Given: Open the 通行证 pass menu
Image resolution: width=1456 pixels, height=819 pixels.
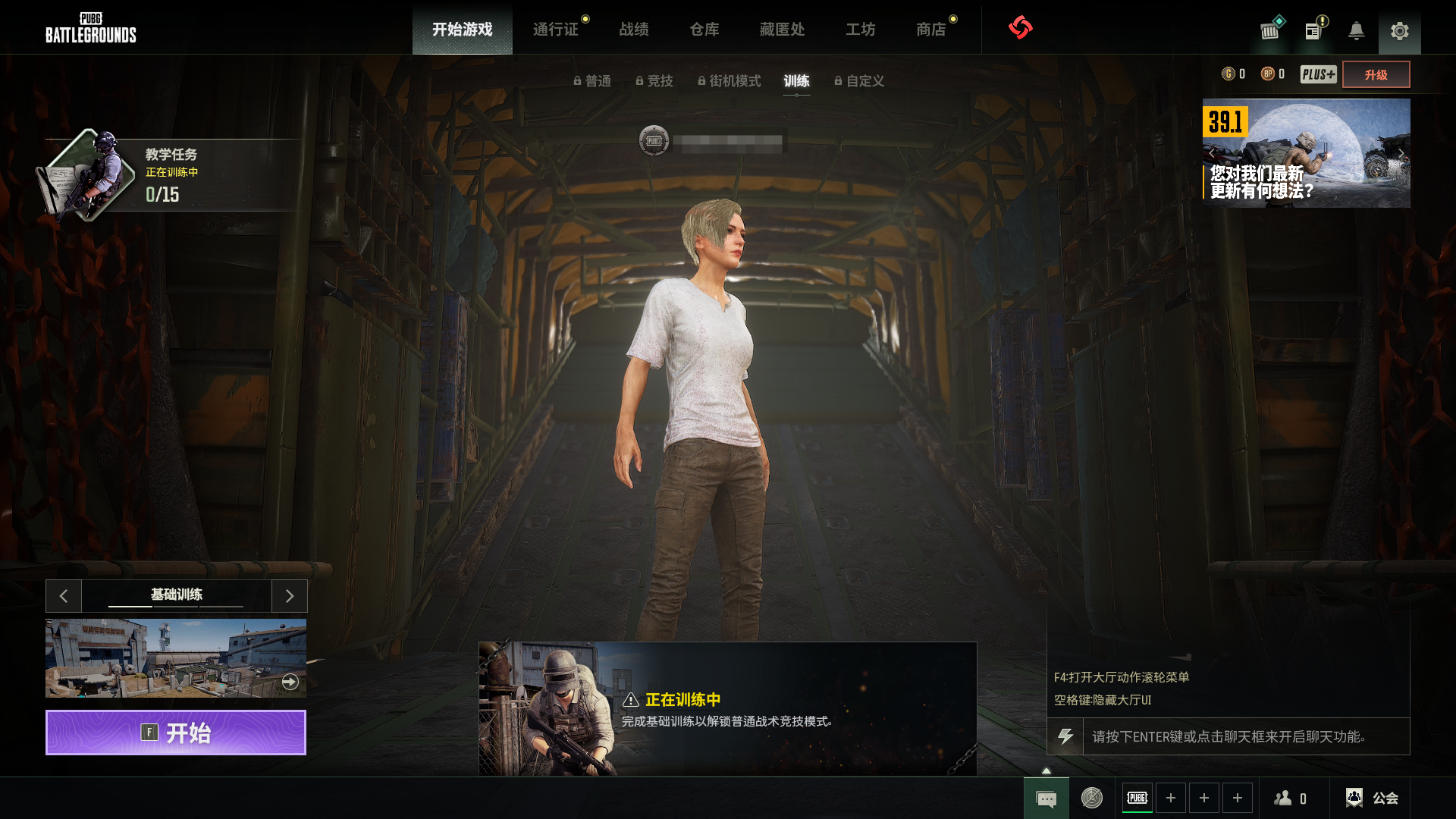Looking at the screenshot, I should coord(556,30).
